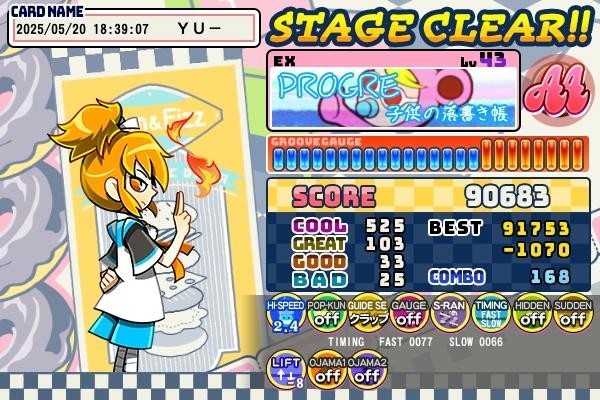Screen dimensions: 600x400
Task: Toggle the GAUGE option icon
Action: [408, 316]
